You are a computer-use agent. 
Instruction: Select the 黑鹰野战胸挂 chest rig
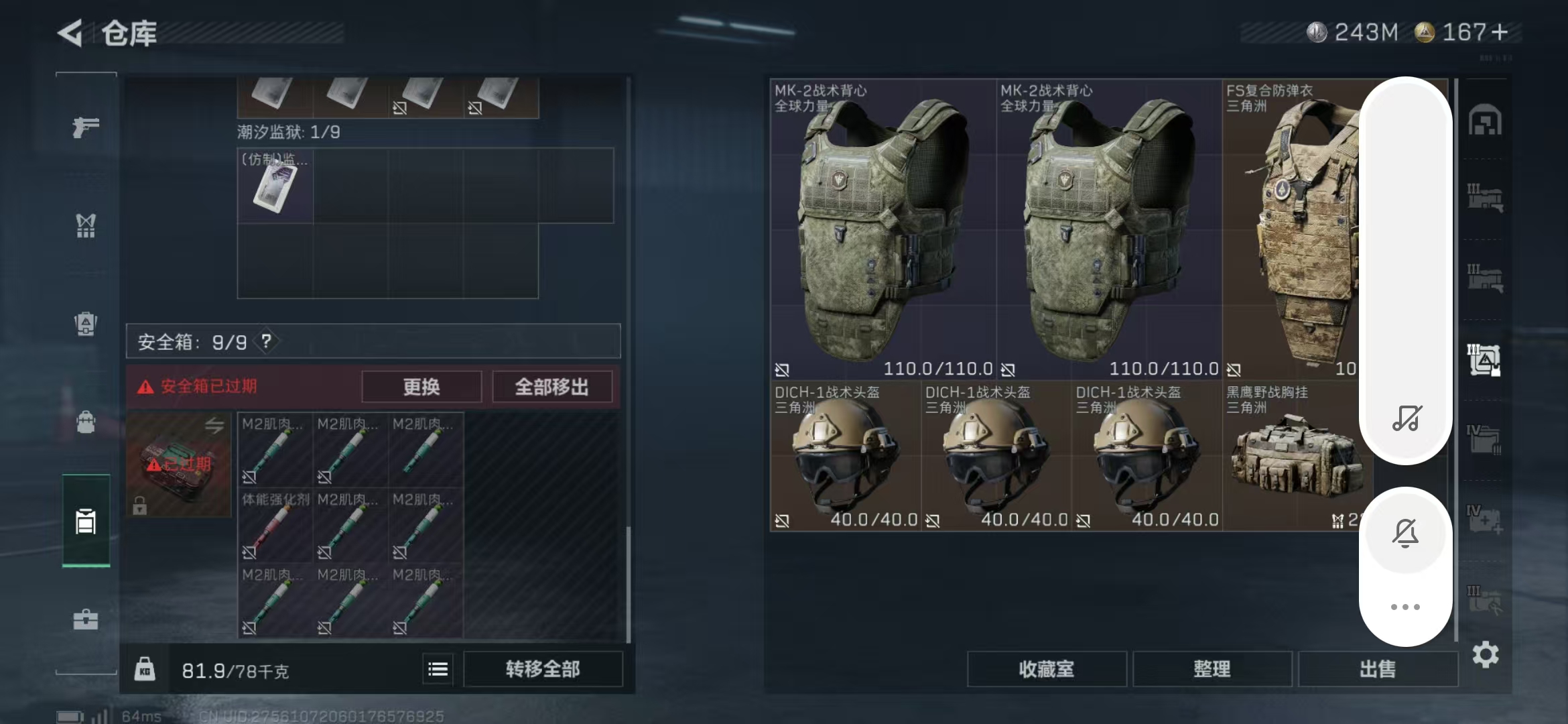pyautogui.click(x=1290, y=456)
